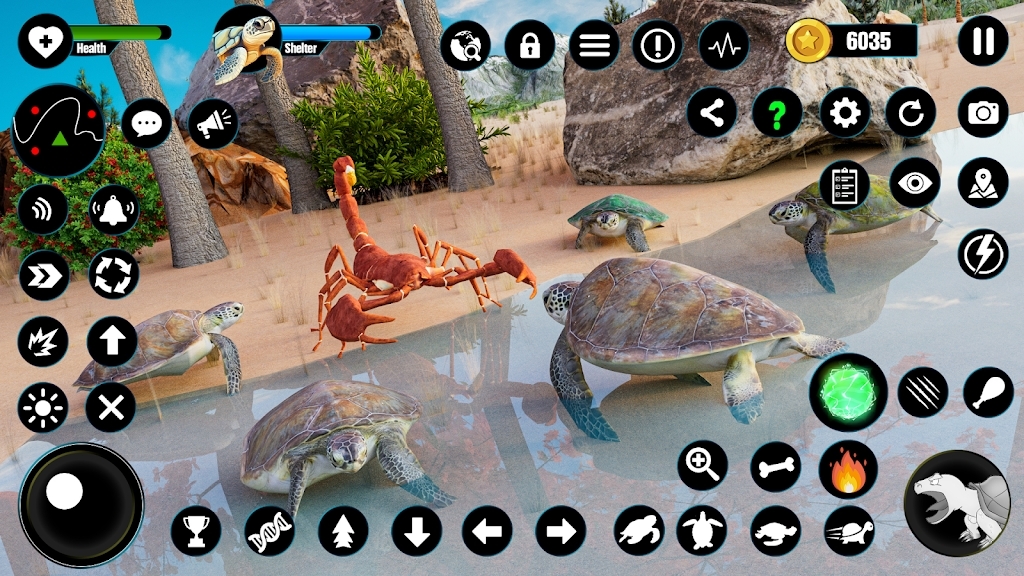This screenshot has height=576, width=1024.
Task: Activate the megaphone call button
Action: [x=212, y=124]
